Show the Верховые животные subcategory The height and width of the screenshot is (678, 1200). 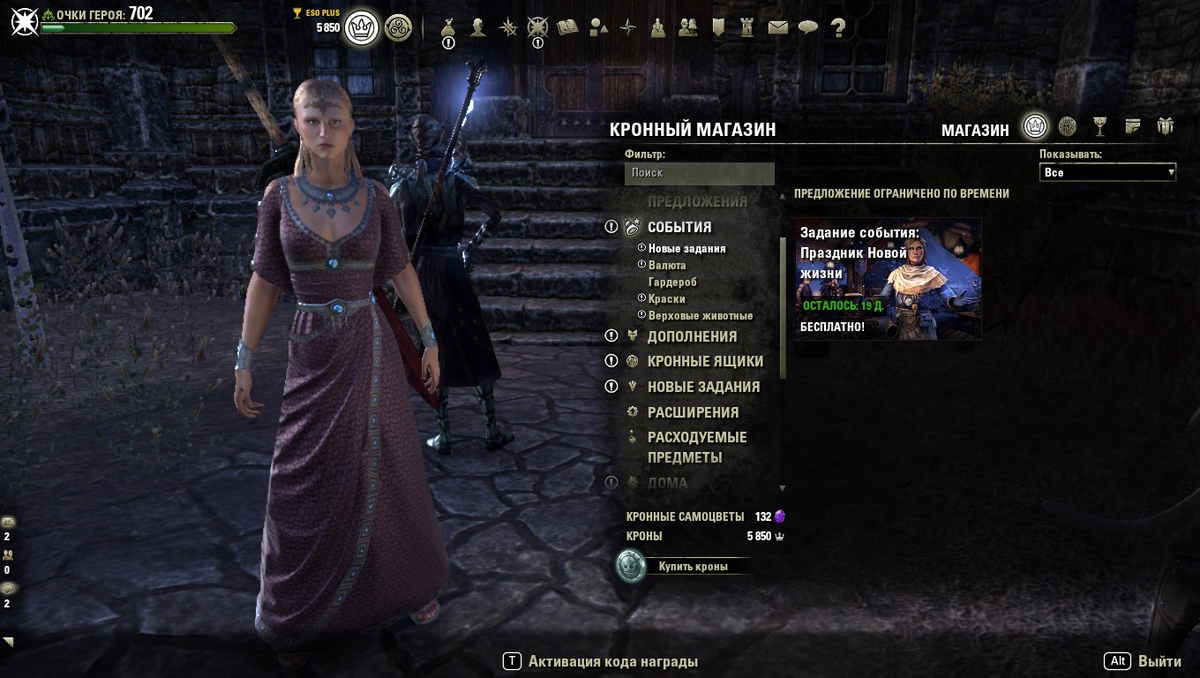(x=700, y=316)
